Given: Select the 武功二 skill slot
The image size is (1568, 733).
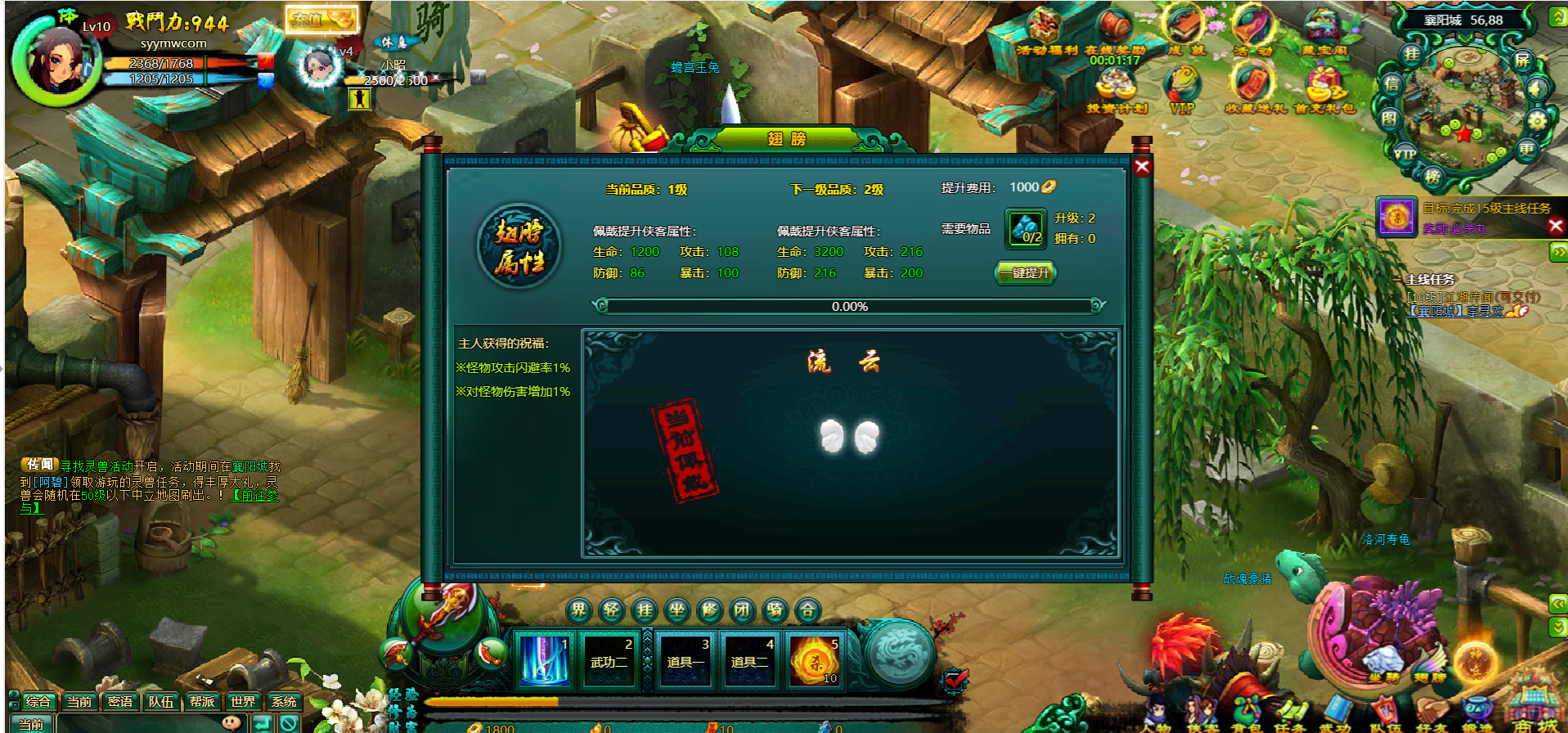Looking at the screenshot, I should (x=609, y=659).
